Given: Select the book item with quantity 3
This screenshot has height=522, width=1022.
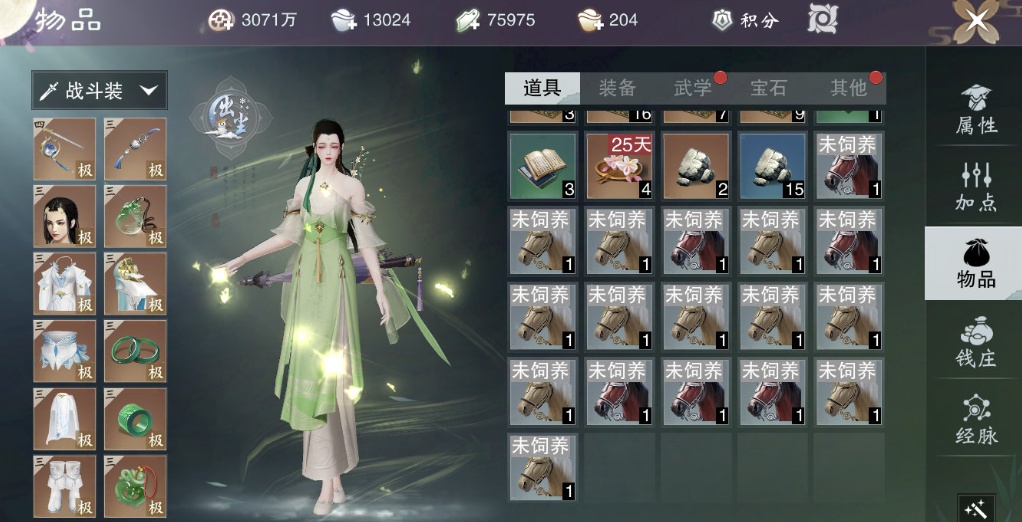Looking at the screenshot, I should coord(542,165).
